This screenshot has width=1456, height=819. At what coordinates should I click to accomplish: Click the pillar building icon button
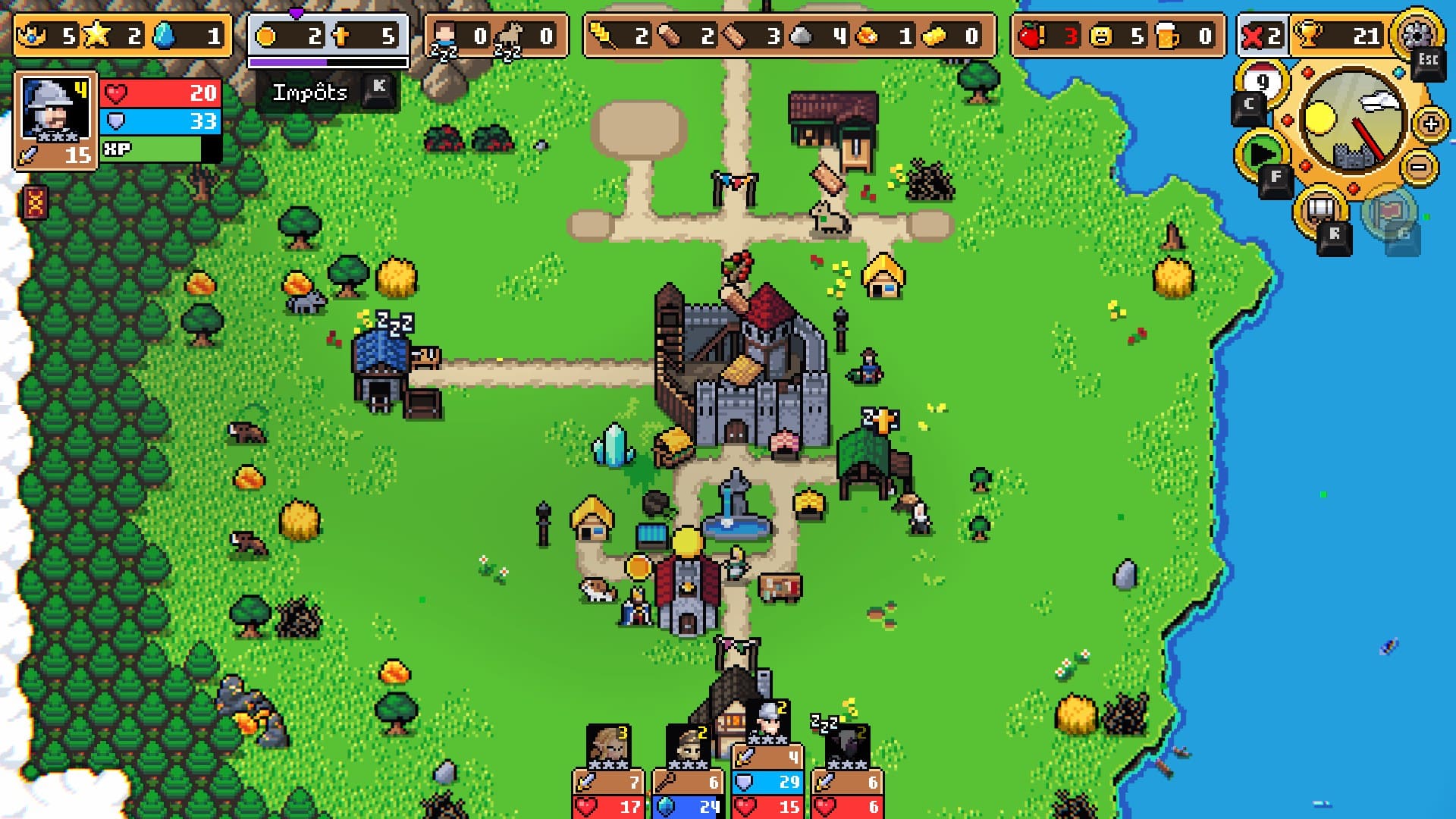click(x=1320, y=208)
